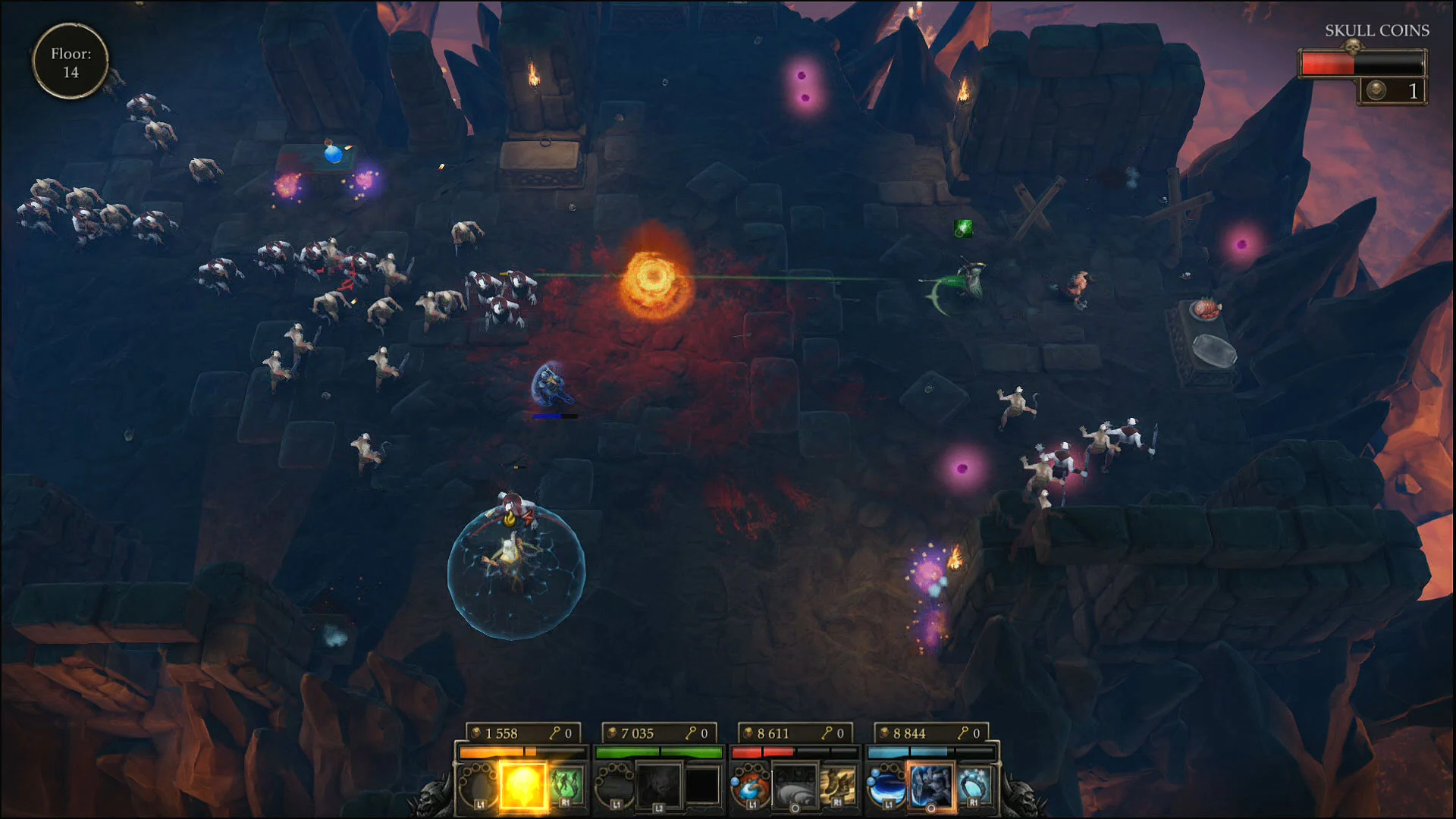Image resolution: width=1456 pixels, height=819 pixels.
Task: Click the 8 844 gold counter panel
Action: [x=930, y=732]
